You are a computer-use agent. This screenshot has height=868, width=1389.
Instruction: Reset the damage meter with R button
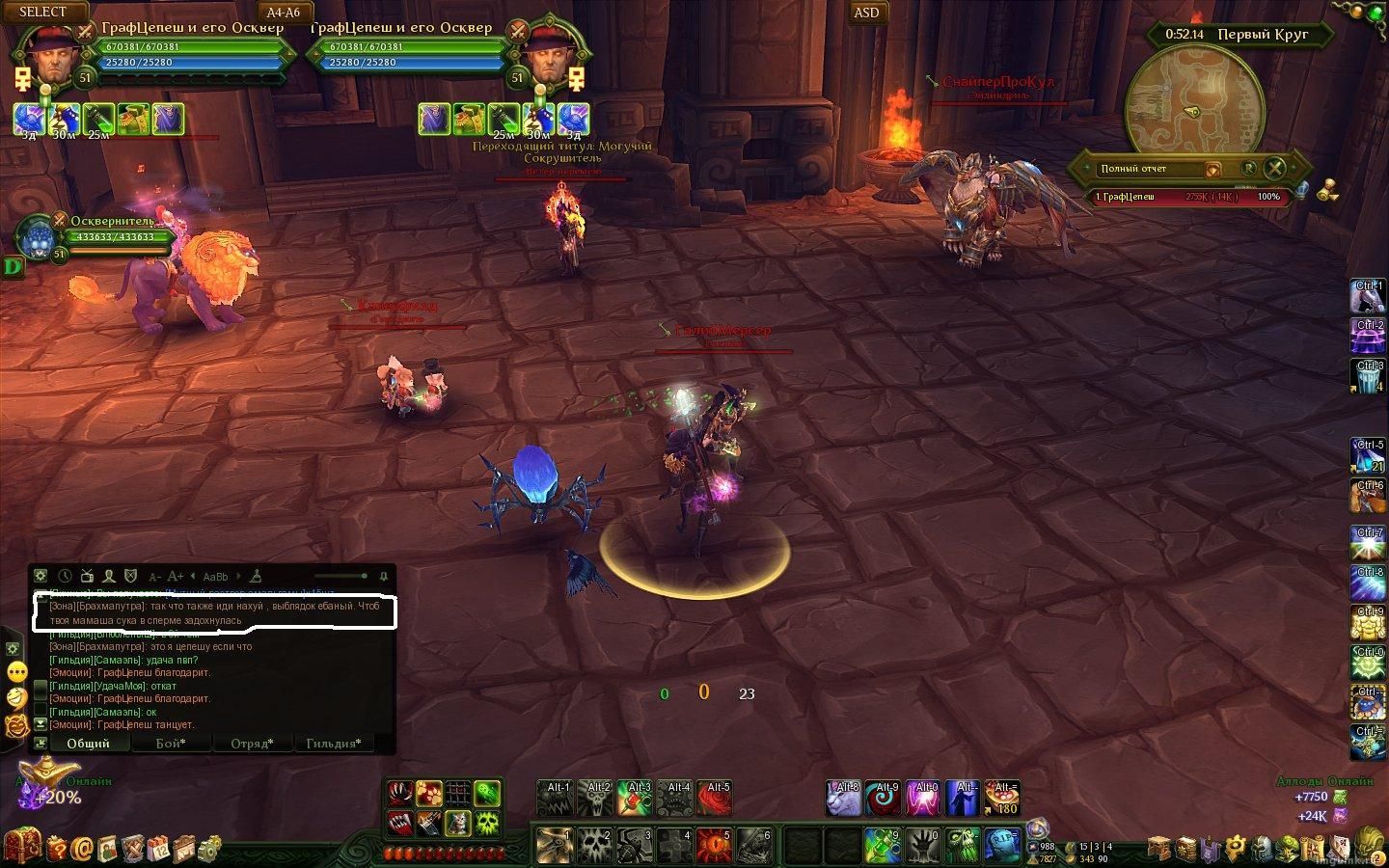pyautogui.click(x=1249, y=168)
